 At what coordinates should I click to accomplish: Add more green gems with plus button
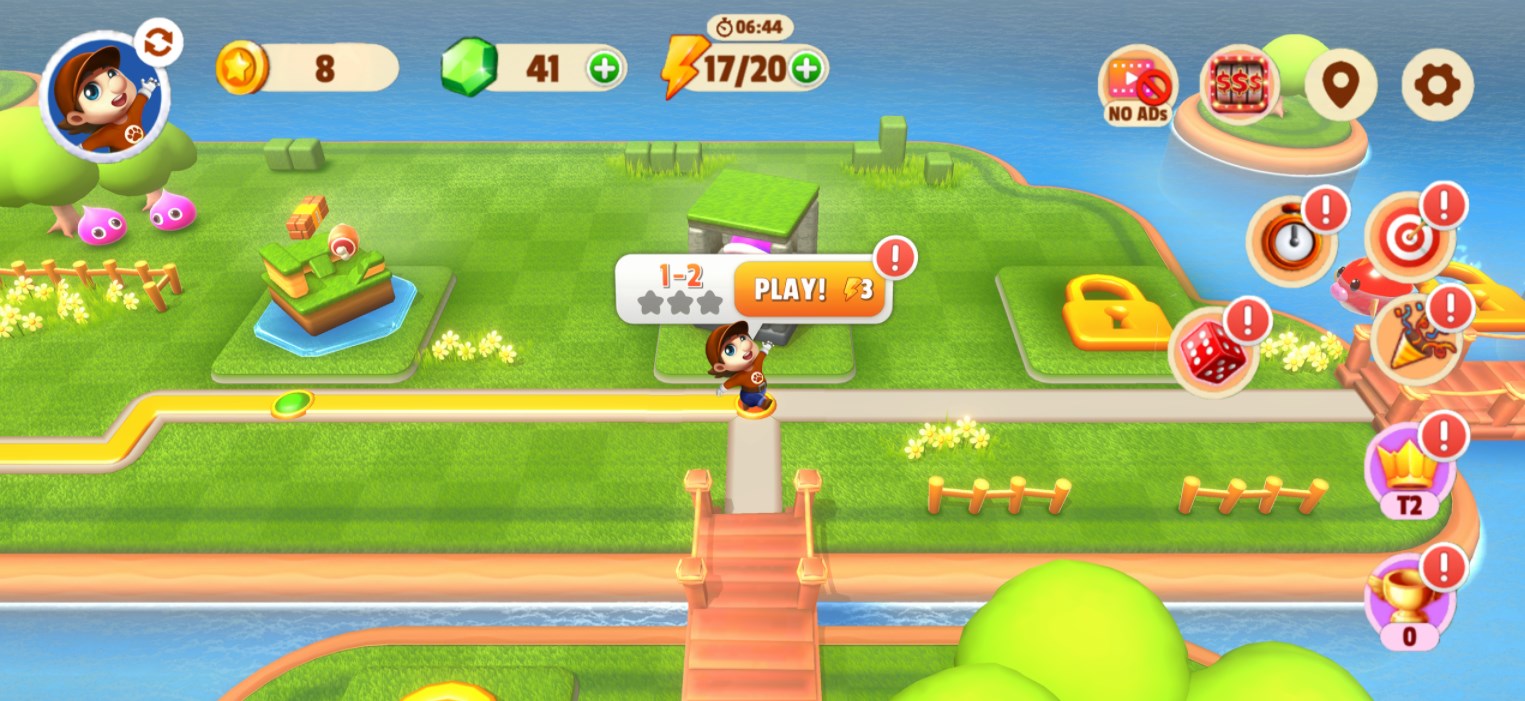604,68
